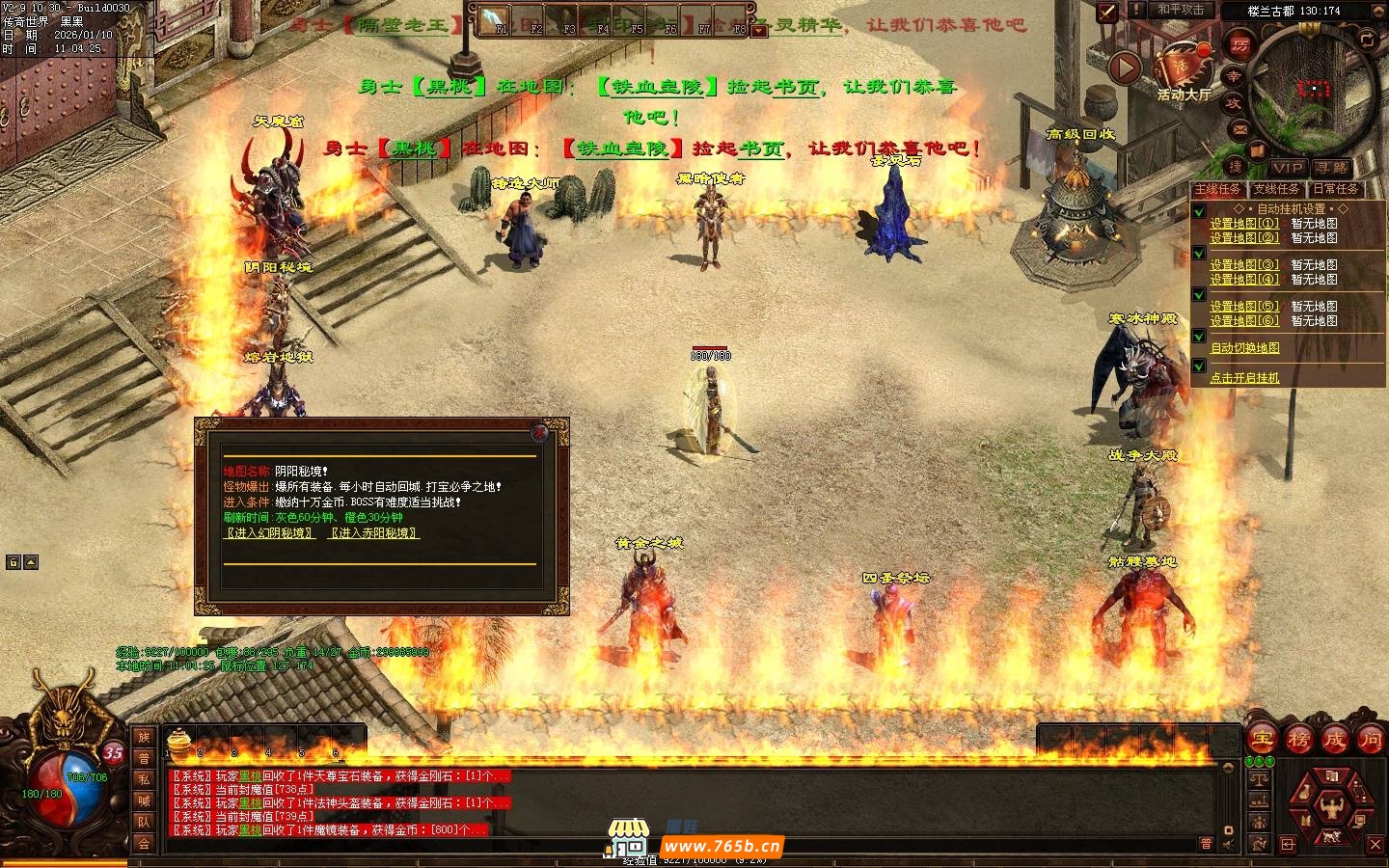1389x868 pixels.
Task: Choose the 进入幻阴秘境 link
Action: coord(270,532)
